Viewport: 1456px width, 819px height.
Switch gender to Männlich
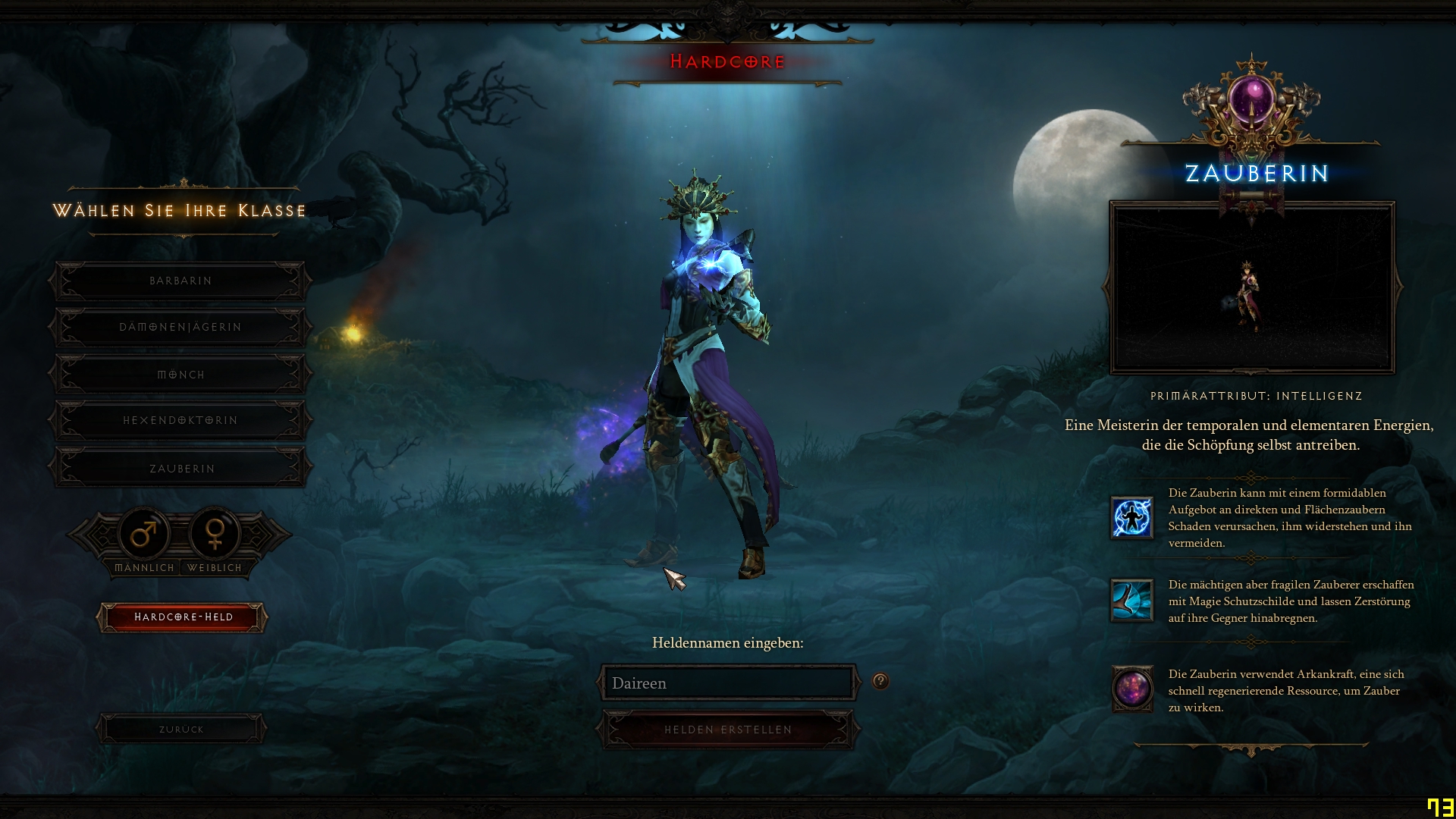(x=144, y=535)
